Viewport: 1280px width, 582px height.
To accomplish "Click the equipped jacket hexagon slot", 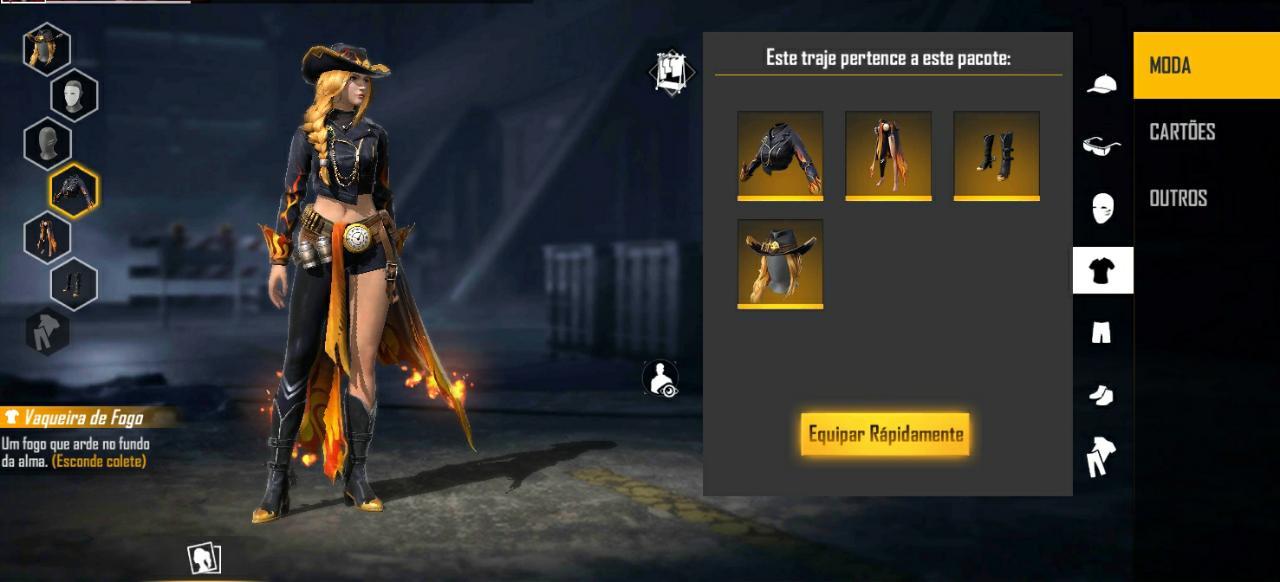I will tap(74, 190).
